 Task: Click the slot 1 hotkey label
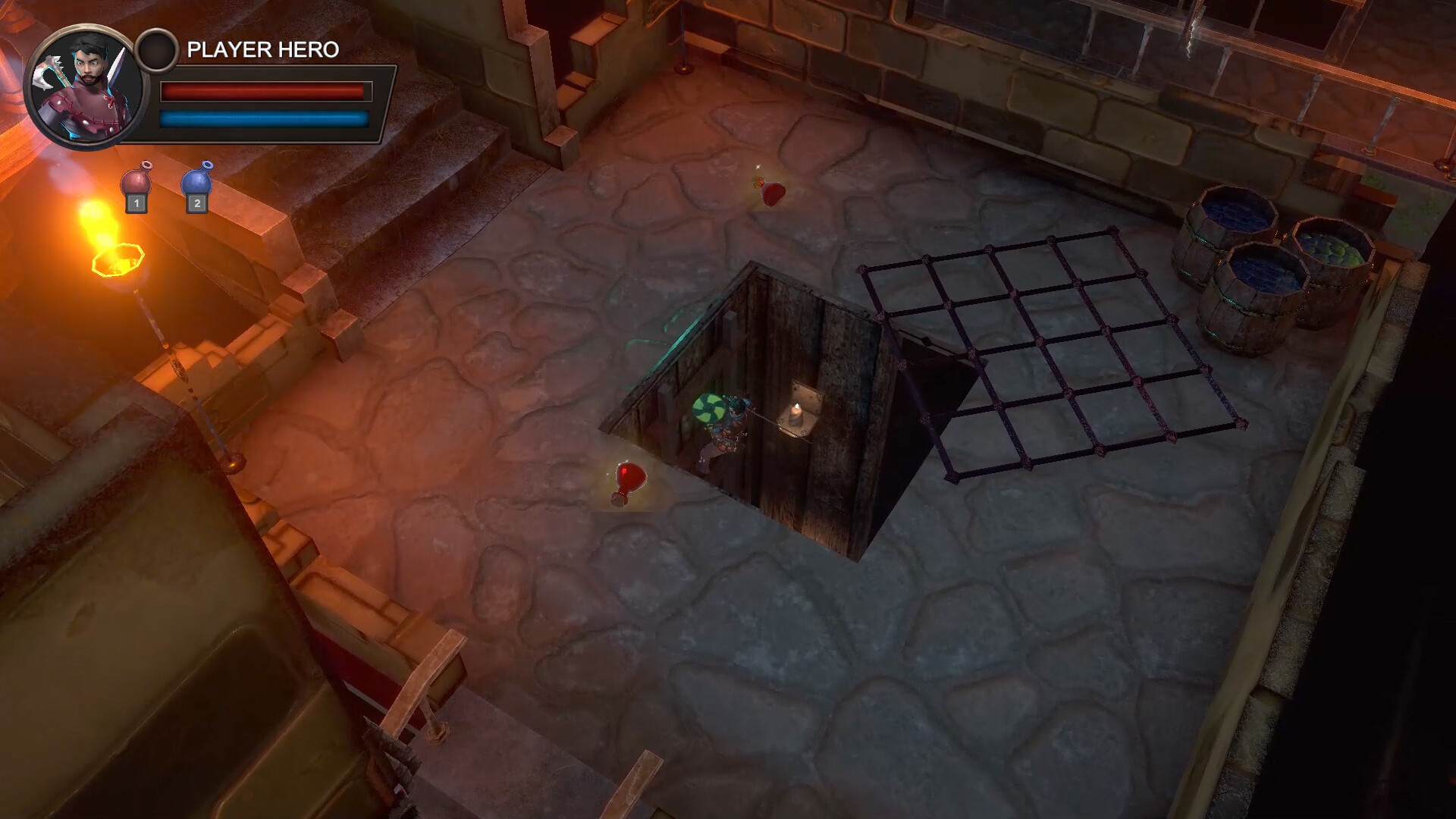point(135,204)
